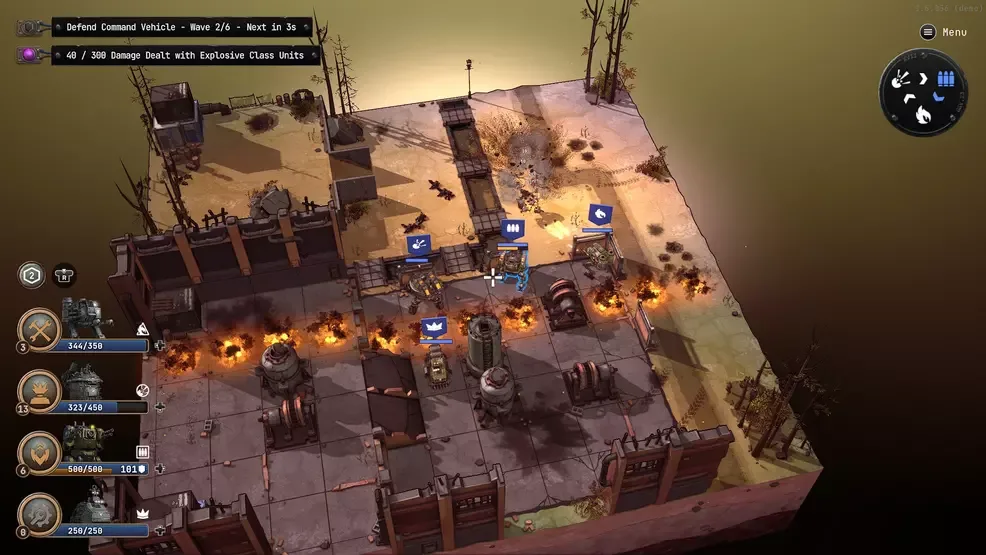Select the unit marked with the crown banner
The image size is (986, 555).
[x=436, y=366]
